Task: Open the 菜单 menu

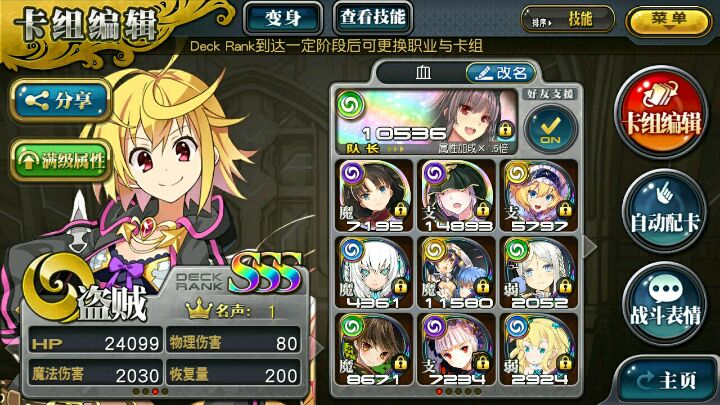Action: click(668, 20)
